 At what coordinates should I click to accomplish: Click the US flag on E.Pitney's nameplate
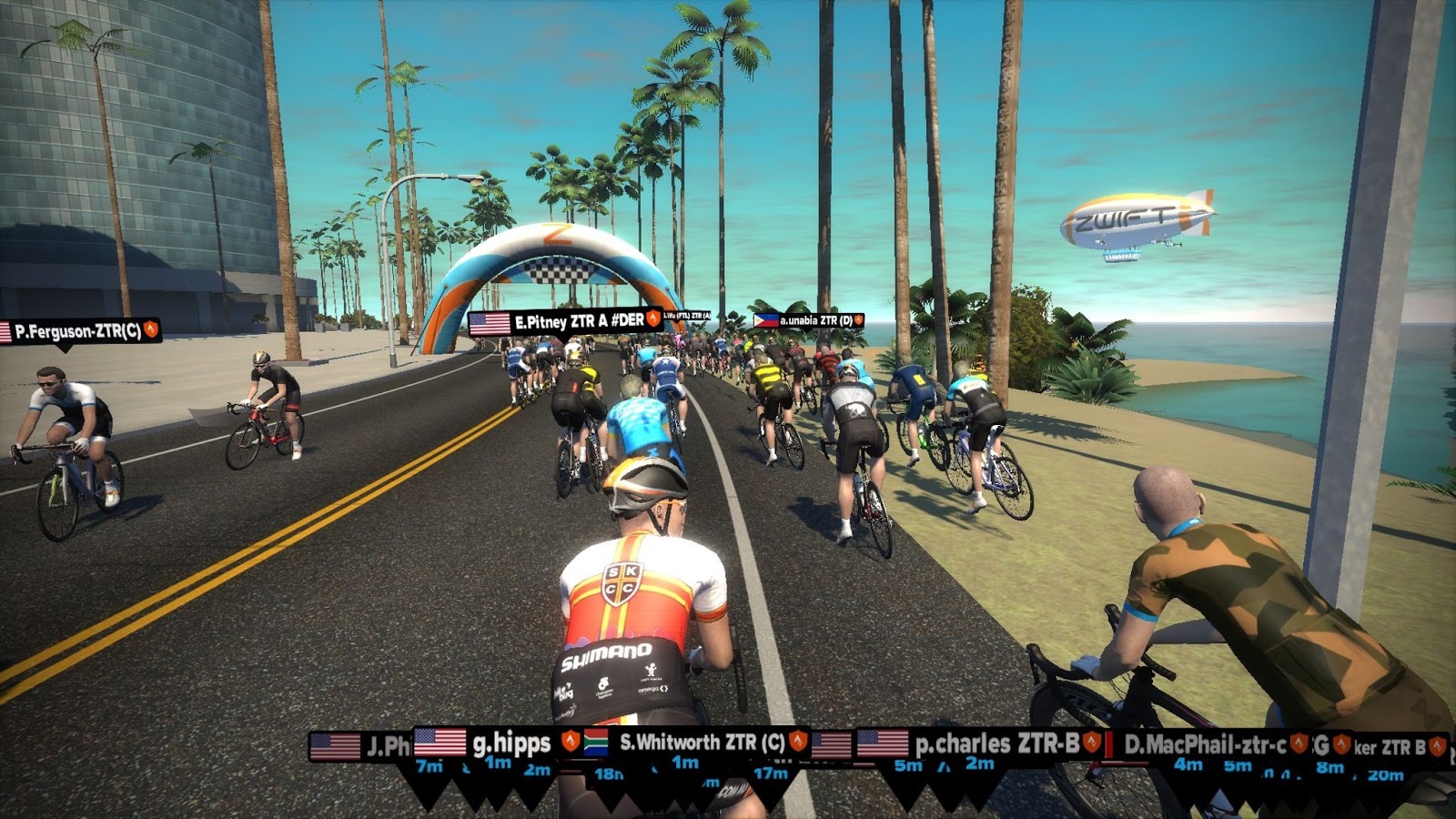[489, 322]
